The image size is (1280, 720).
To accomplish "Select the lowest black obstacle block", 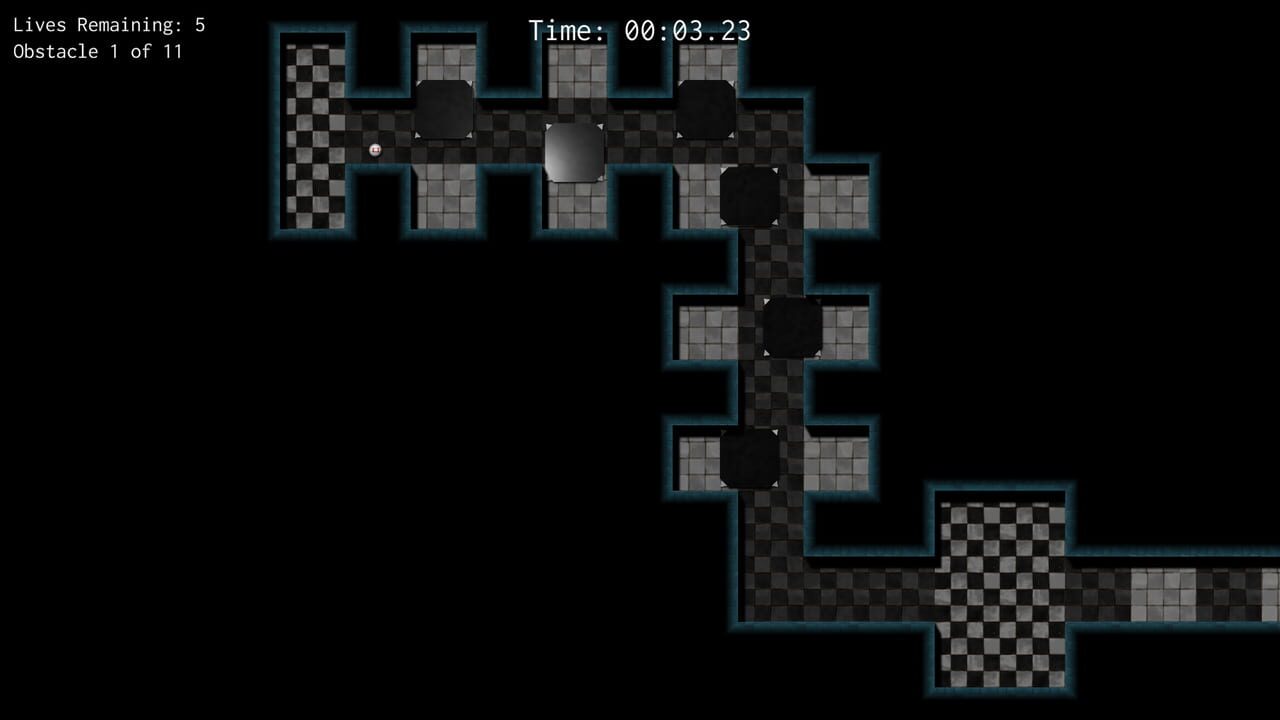I will pos(748,460).
